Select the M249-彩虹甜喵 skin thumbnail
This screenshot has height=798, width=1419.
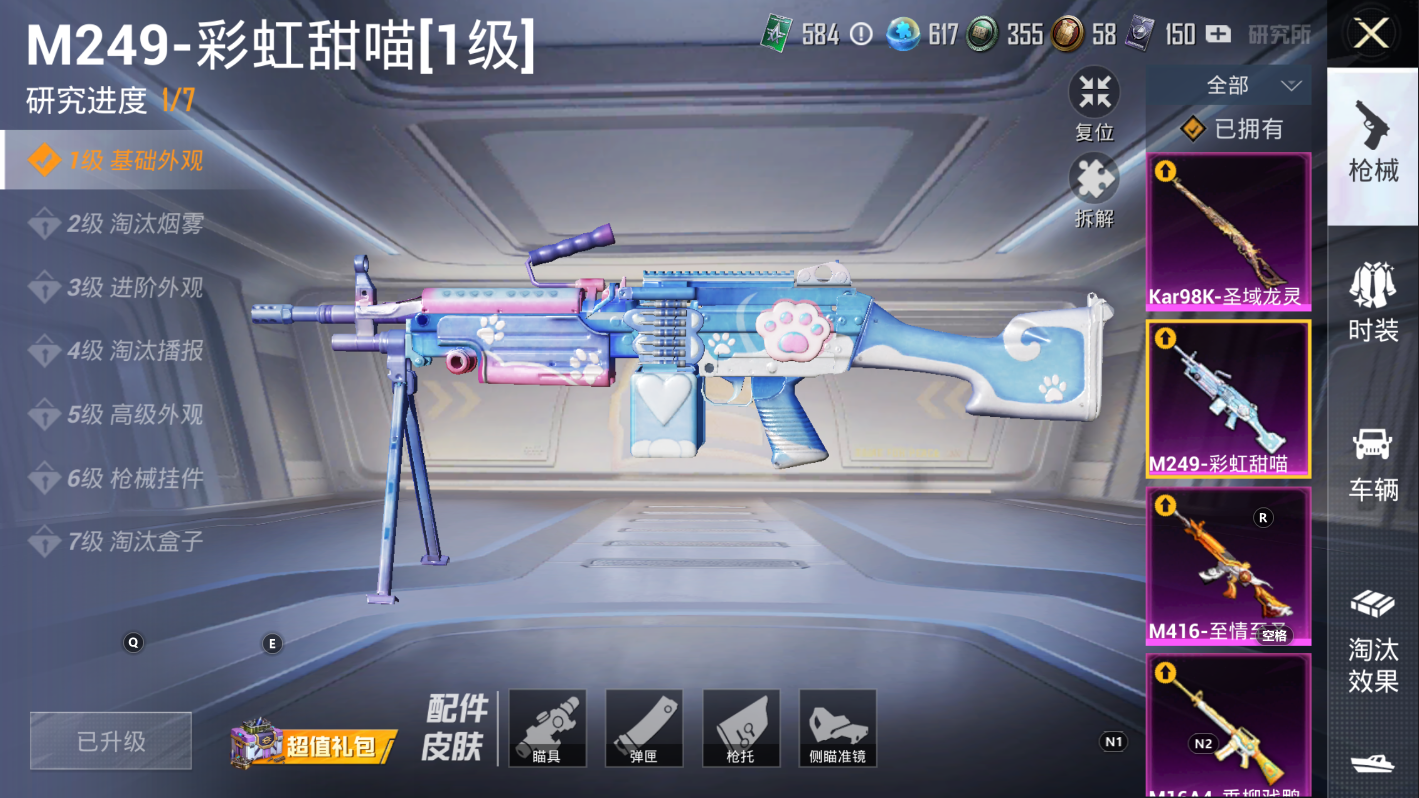(1228, 398)
